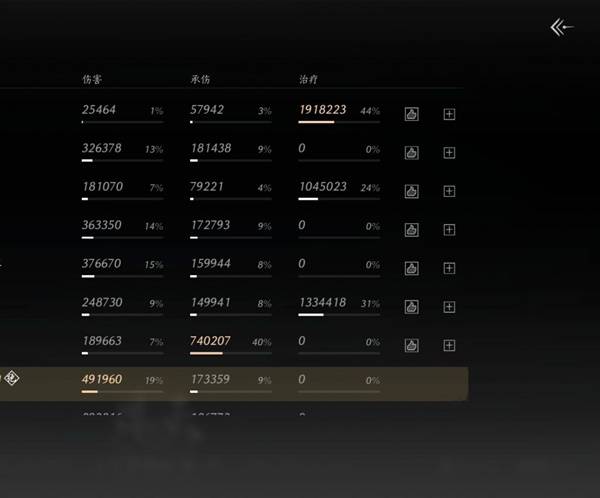This screenshot has width=600, height=498.
Task: Add the player with 181070 damage
Action: tap(449, 191)
